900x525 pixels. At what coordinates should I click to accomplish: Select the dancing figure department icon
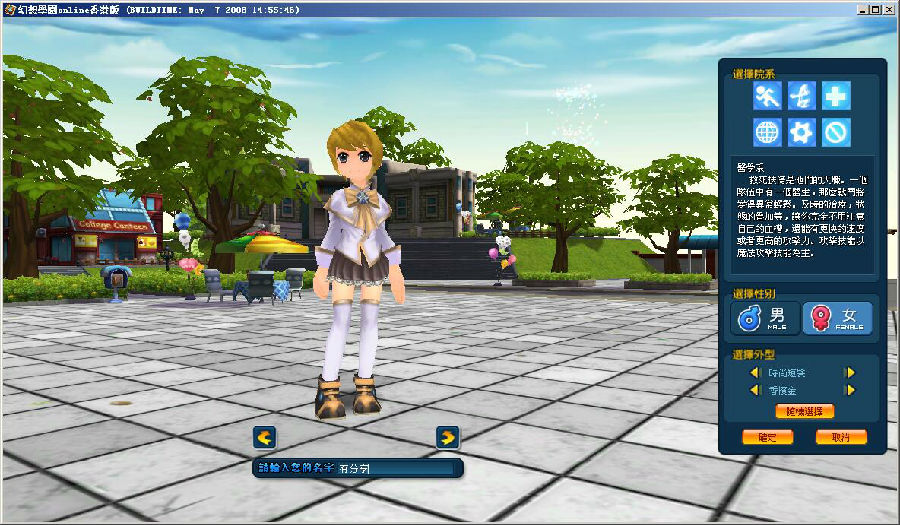pyautogui.click(x=802, y=96)
